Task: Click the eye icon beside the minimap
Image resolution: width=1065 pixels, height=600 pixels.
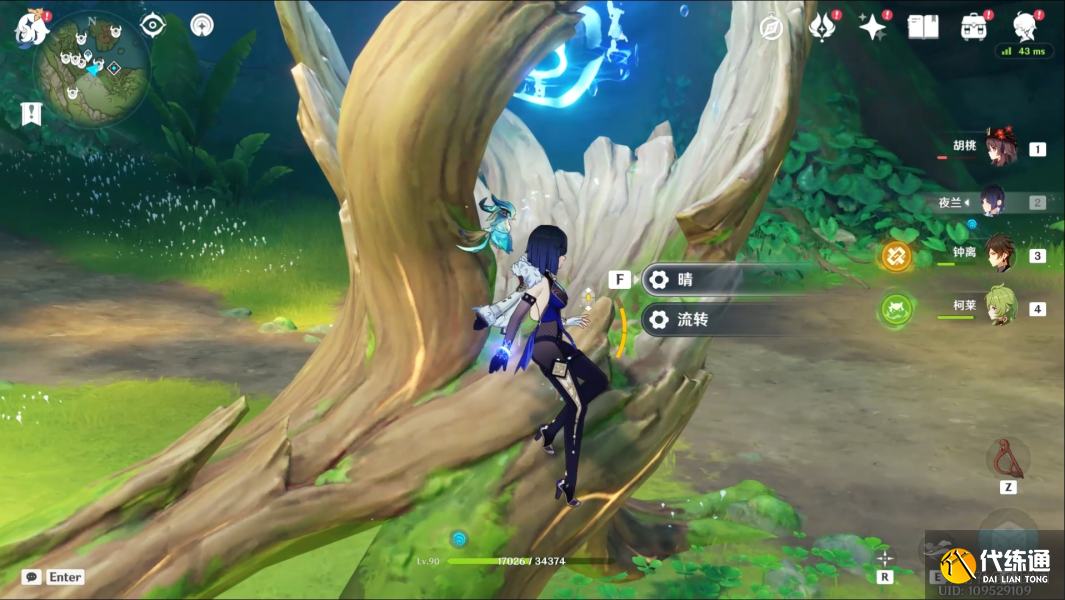Action: pyautogui.click(x=153, y=25)
